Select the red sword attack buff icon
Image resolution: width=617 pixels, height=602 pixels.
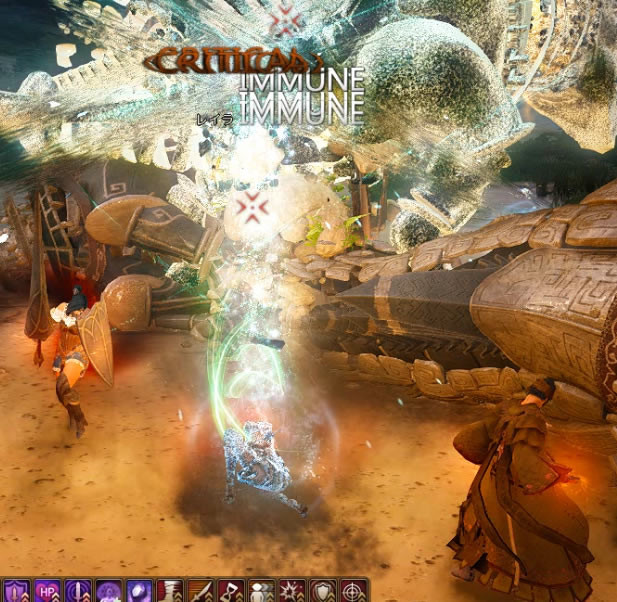tap(201, 591)
